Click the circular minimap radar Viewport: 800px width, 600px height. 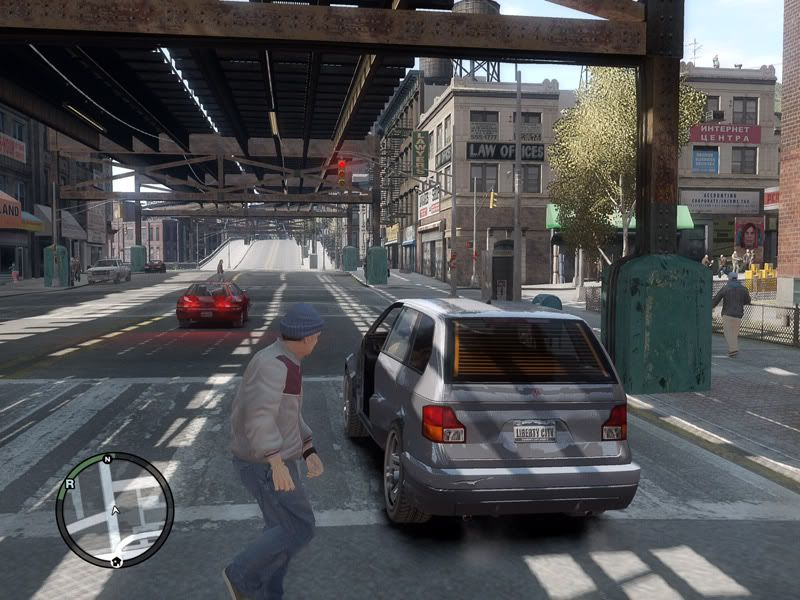114,510
